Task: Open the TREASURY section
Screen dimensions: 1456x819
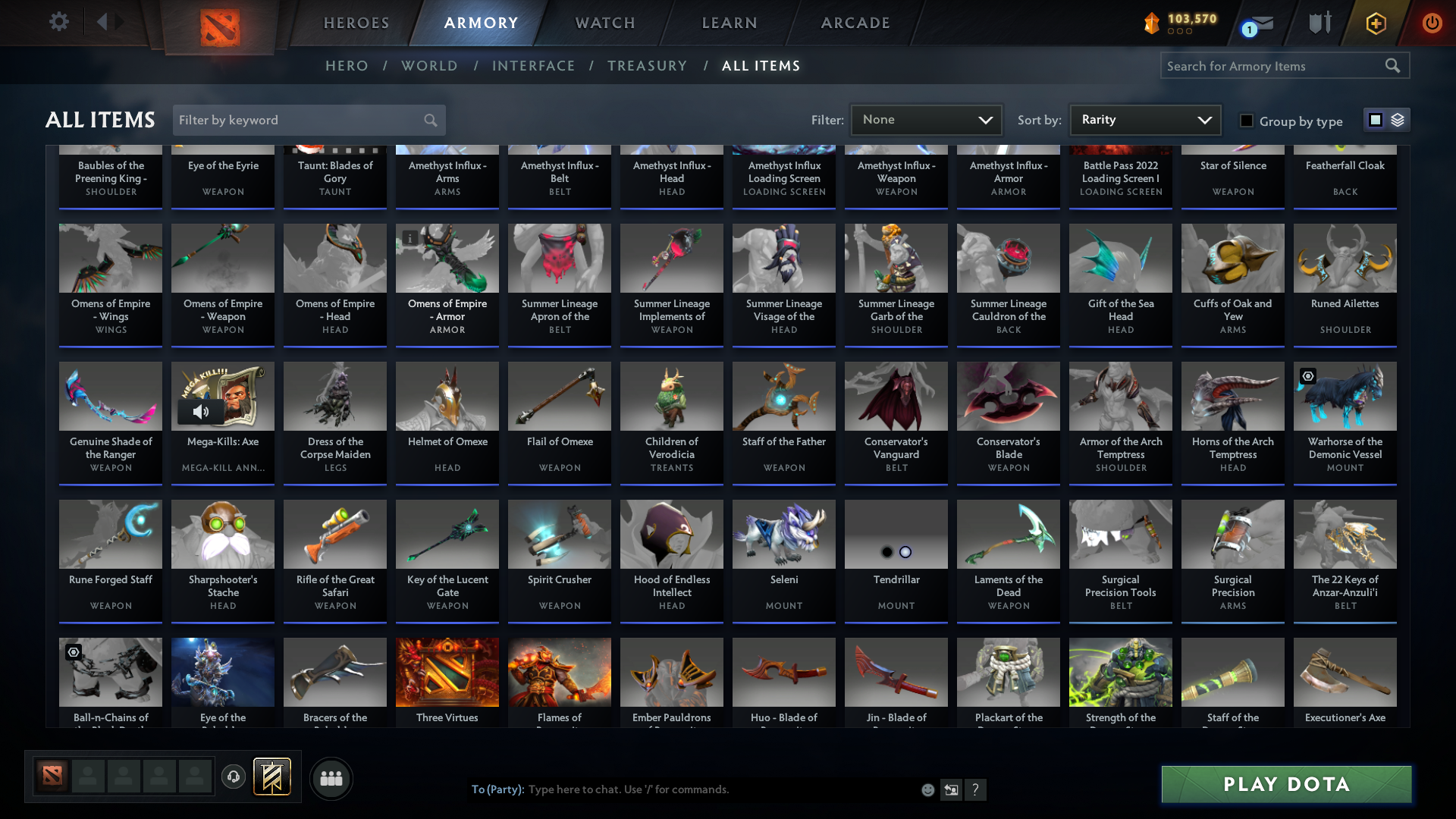Action: point(647,66)
